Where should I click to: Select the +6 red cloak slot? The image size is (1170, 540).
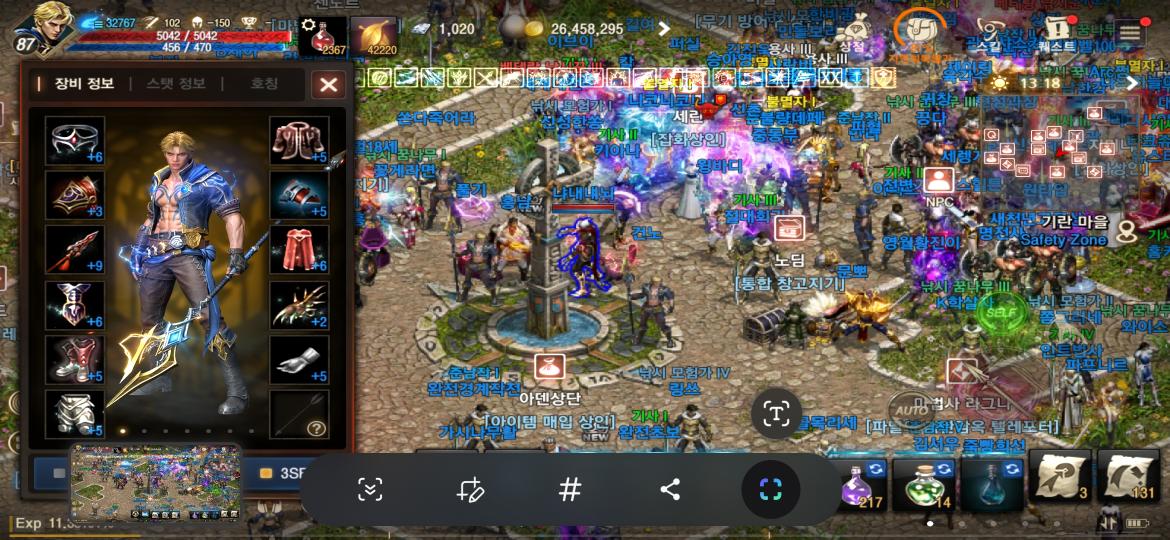(x=299, y=251)
